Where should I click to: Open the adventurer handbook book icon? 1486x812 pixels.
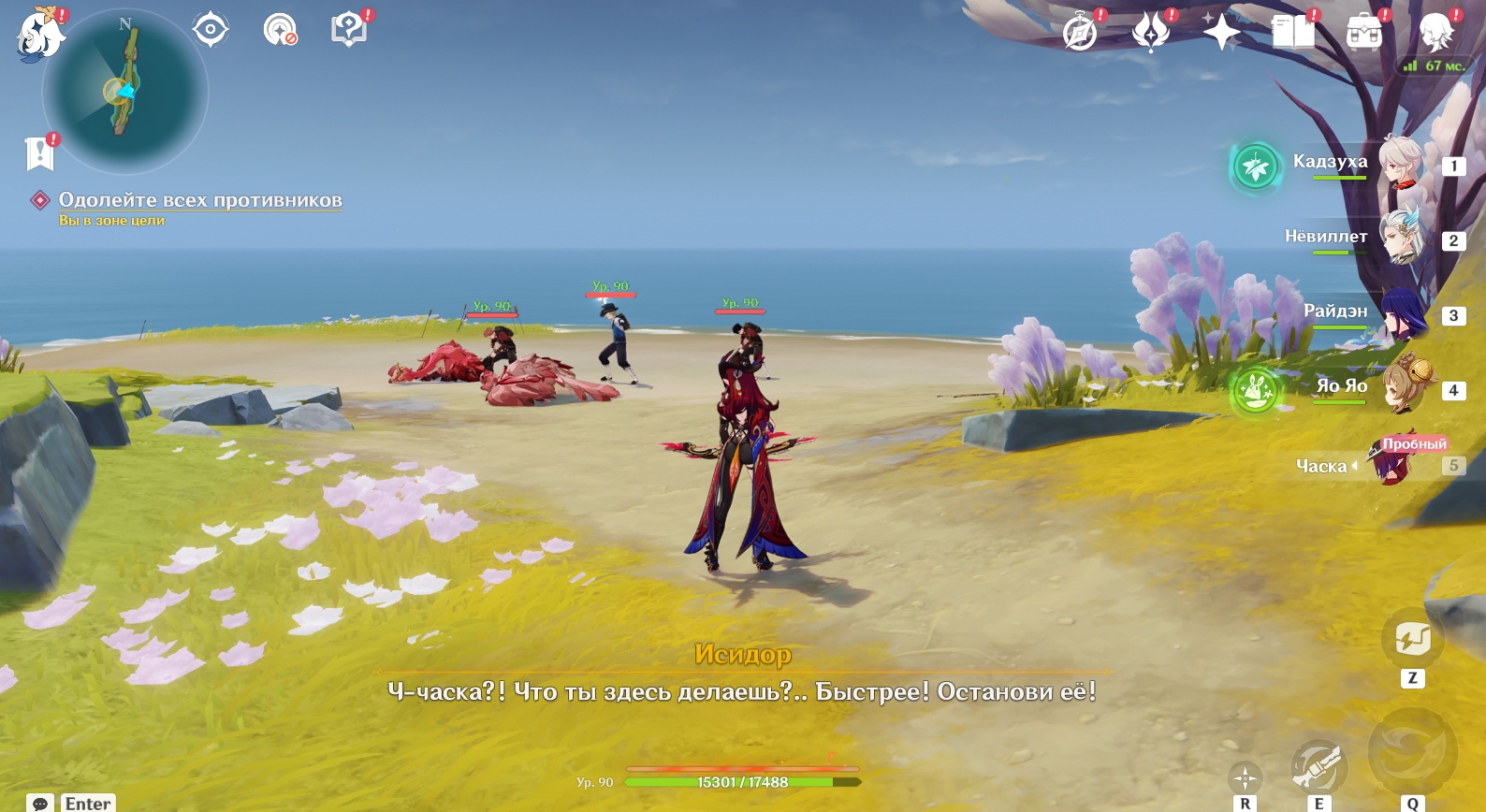[x=1293, y=33]
